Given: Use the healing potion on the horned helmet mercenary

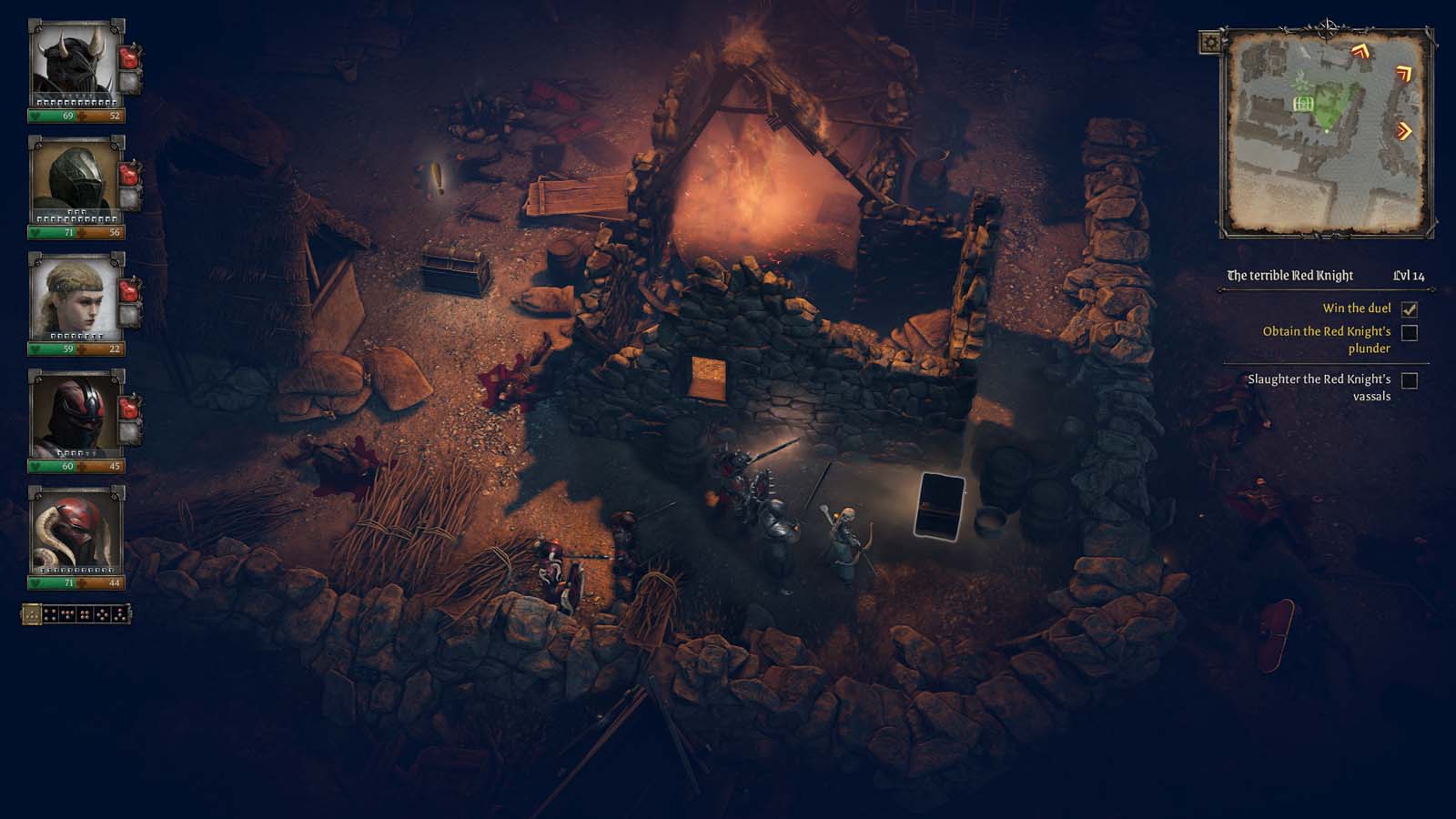Looking at the screenshot, I should click(x=128, y=56).
